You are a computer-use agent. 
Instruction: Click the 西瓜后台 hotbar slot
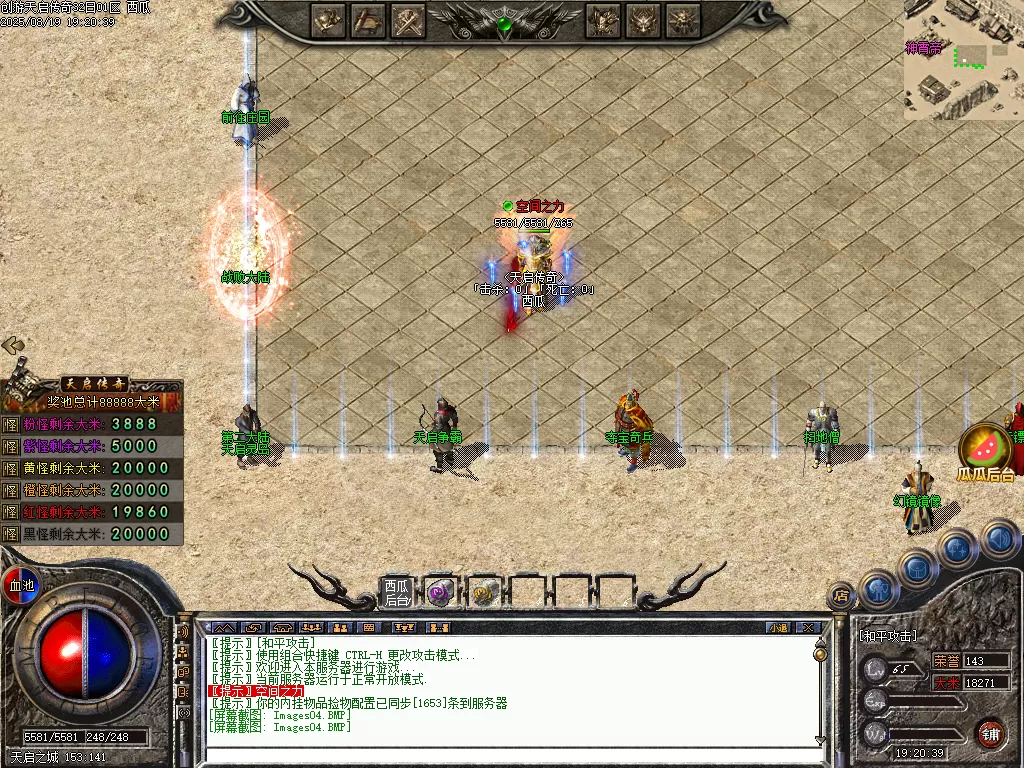point(397,593)
